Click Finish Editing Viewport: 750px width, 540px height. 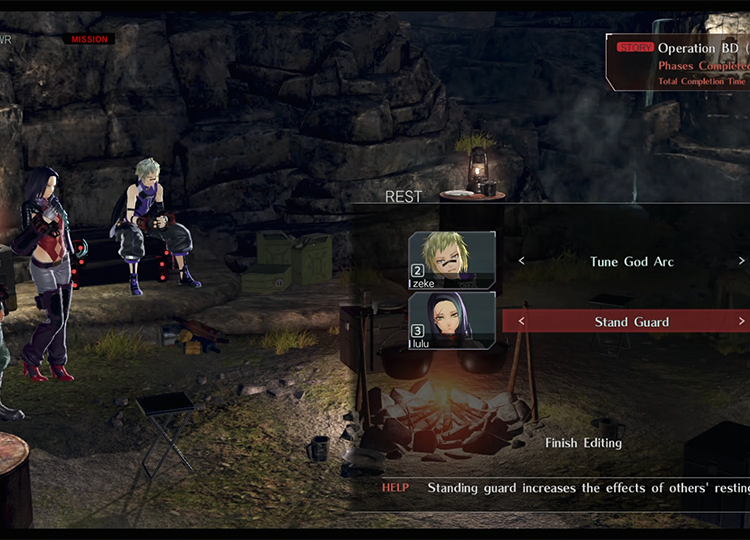click(584, 443)
